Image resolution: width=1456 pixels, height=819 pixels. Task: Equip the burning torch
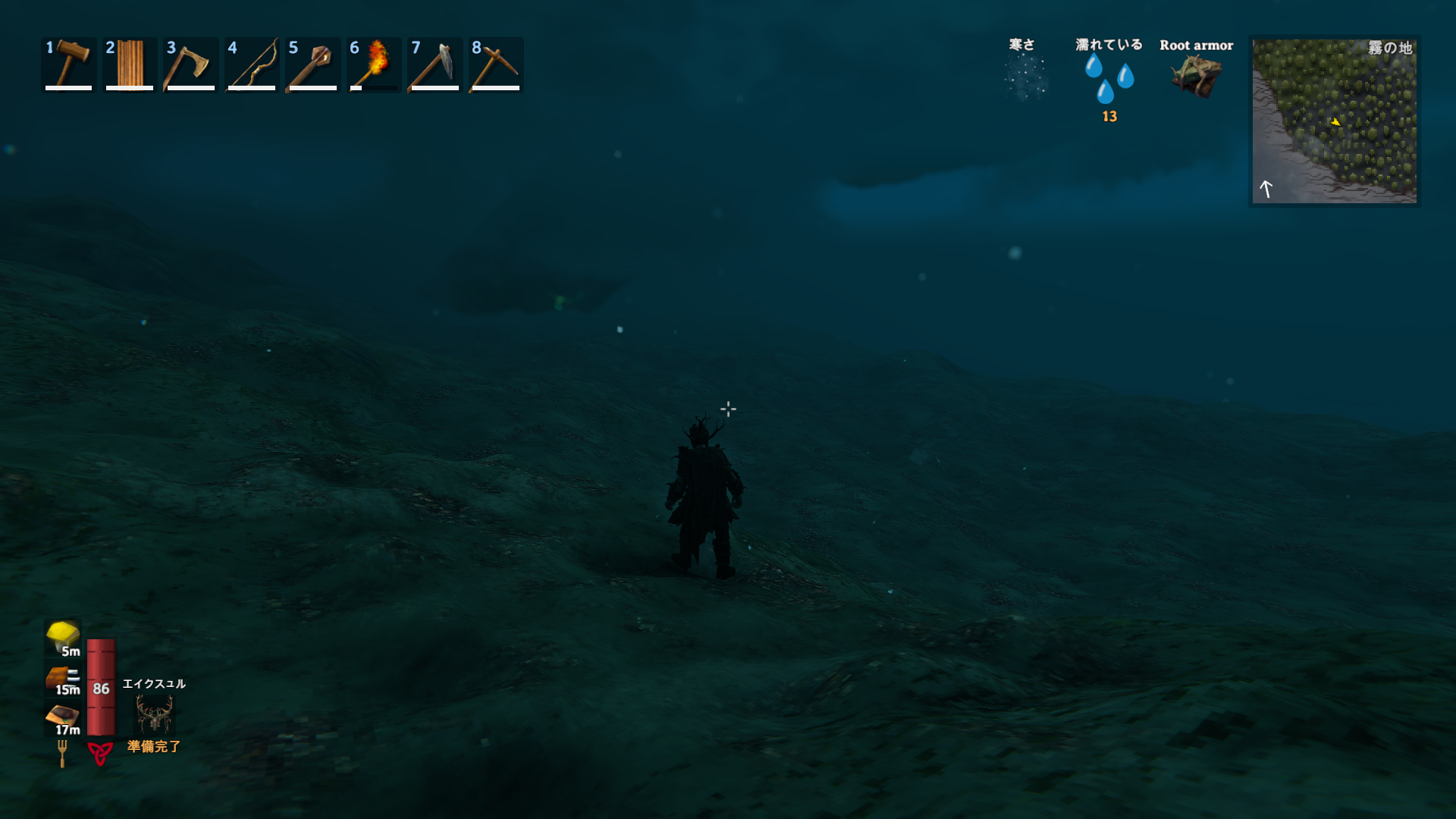(374, 64)
